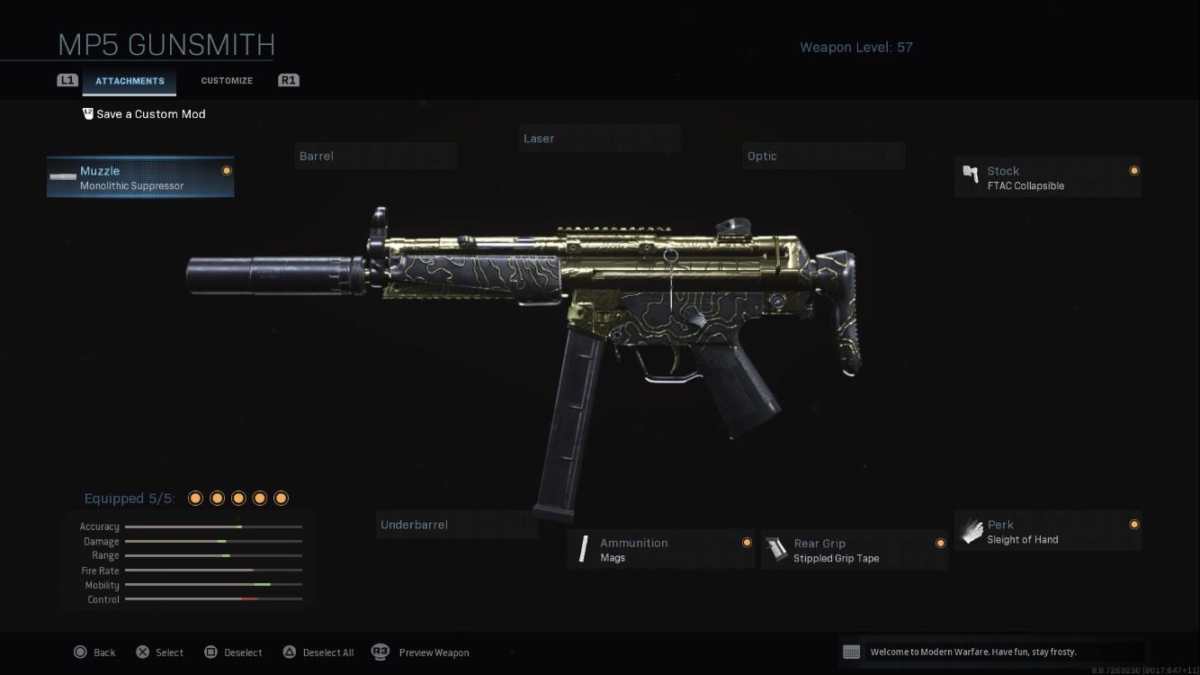This screenshot has height=675, width=1200.
Task: Go Back from the gunsmith
Action: [x=95, y=653]
